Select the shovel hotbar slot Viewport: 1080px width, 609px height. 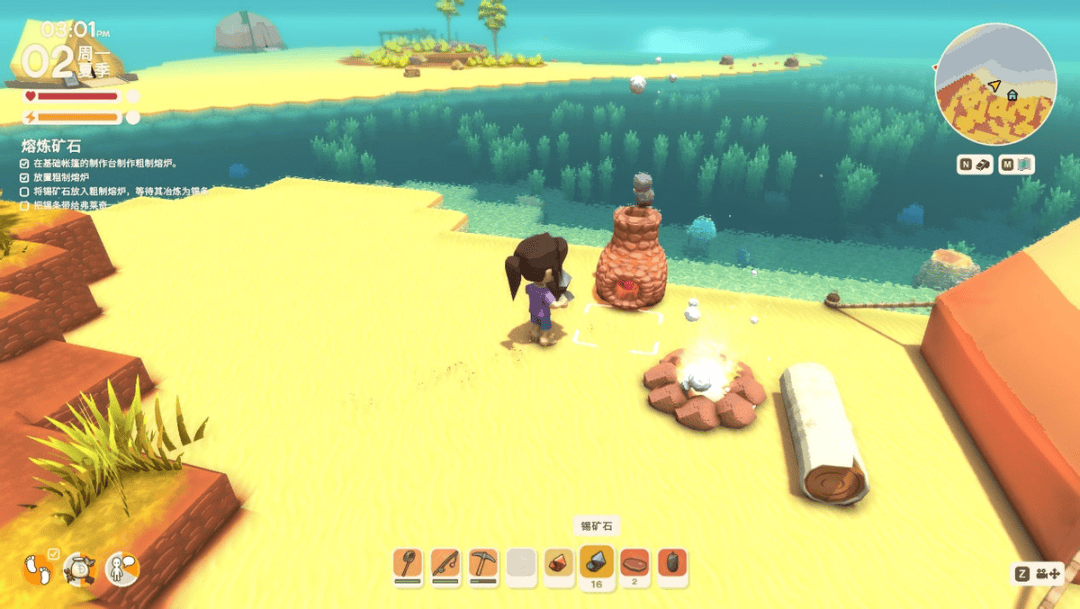tap(408, 563)
